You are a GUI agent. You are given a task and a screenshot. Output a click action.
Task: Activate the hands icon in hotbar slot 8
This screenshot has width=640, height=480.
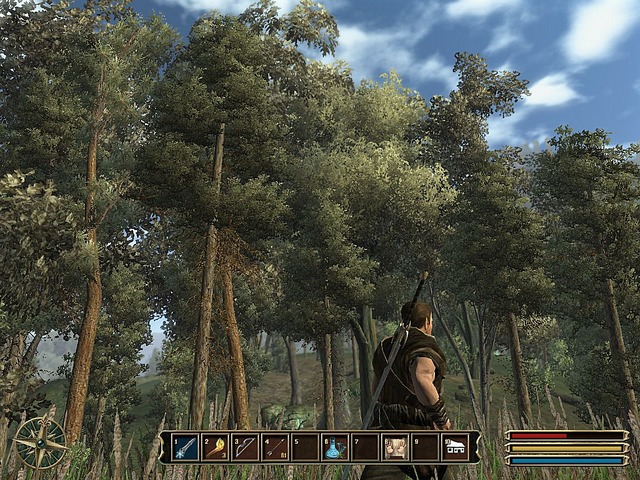(395, 447)
